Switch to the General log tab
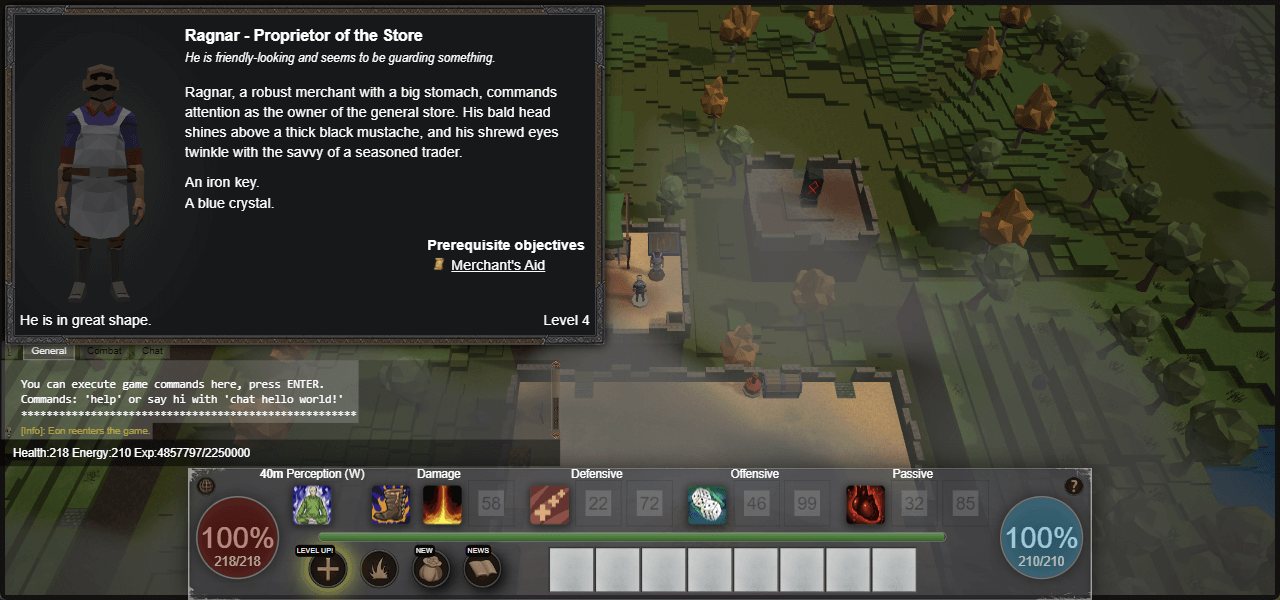 pyautogui.click(x=48, y=351)
